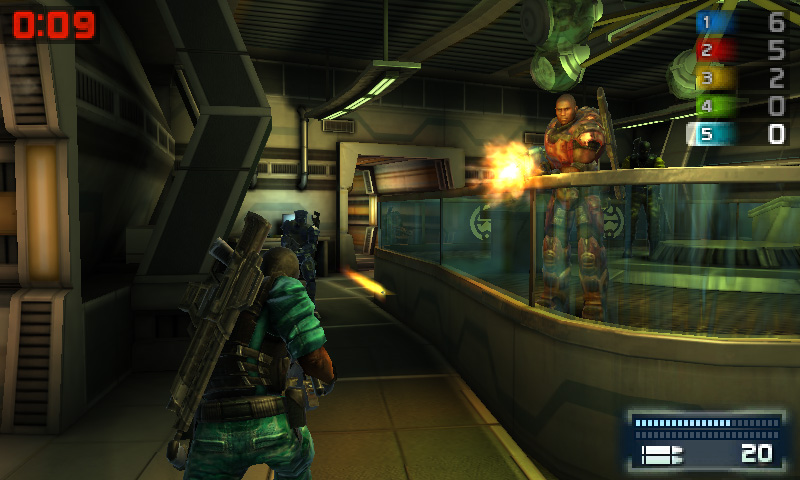This screenshot has width=800, height=480.
Task: Tap the ammo clip icon
Action: (660, 455)
